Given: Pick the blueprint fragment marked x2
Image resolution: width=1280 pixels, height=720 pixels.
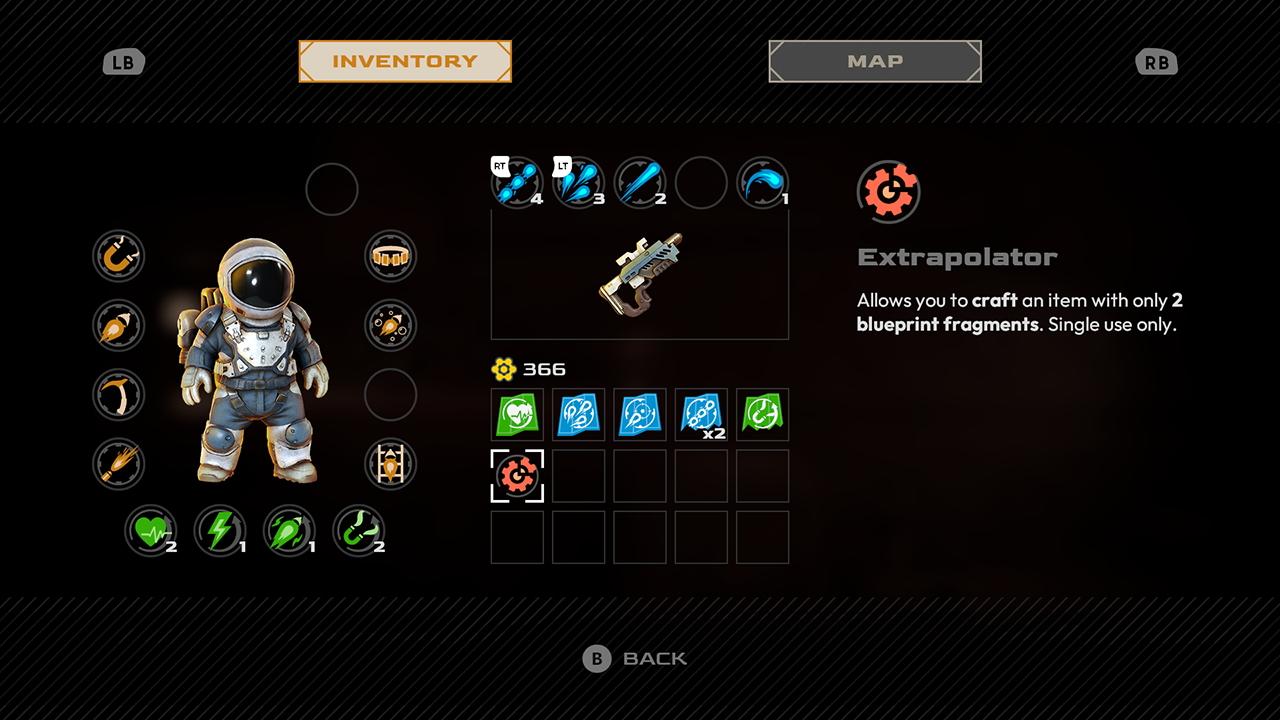Looking at the screenshot, I should (x=701, y=414).
